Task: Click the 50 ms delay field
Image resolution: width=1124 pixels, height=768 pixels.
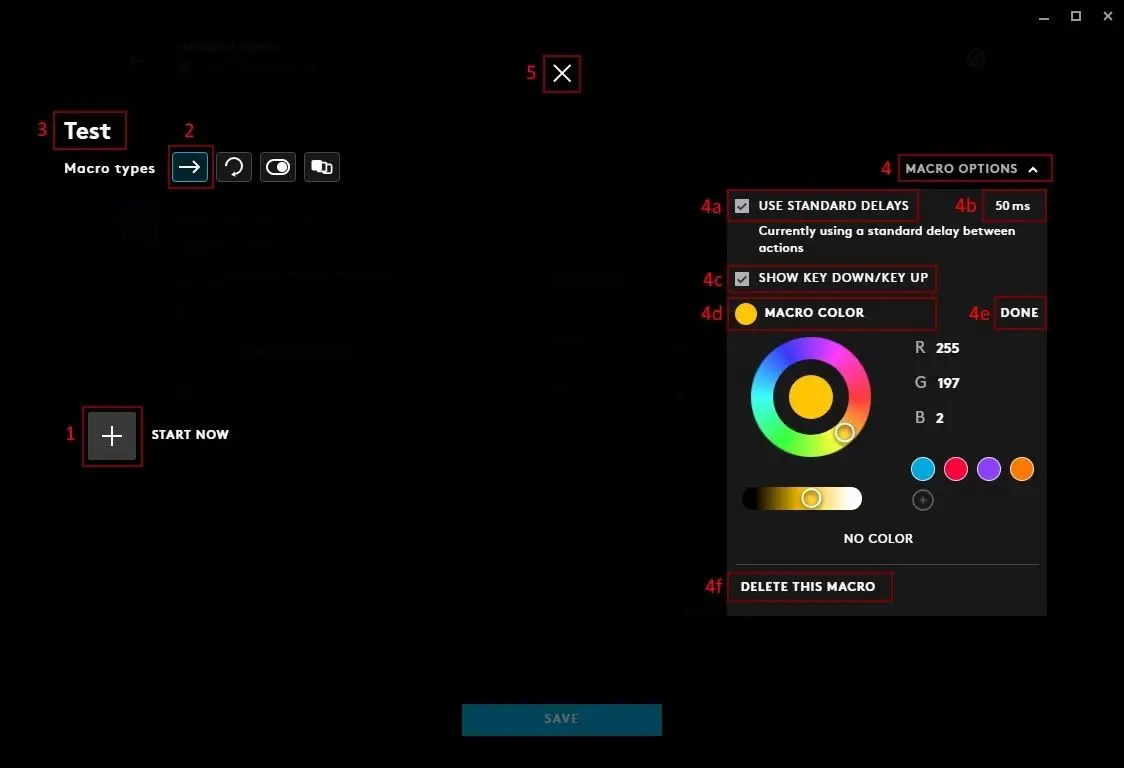Action: (1012, 206)
